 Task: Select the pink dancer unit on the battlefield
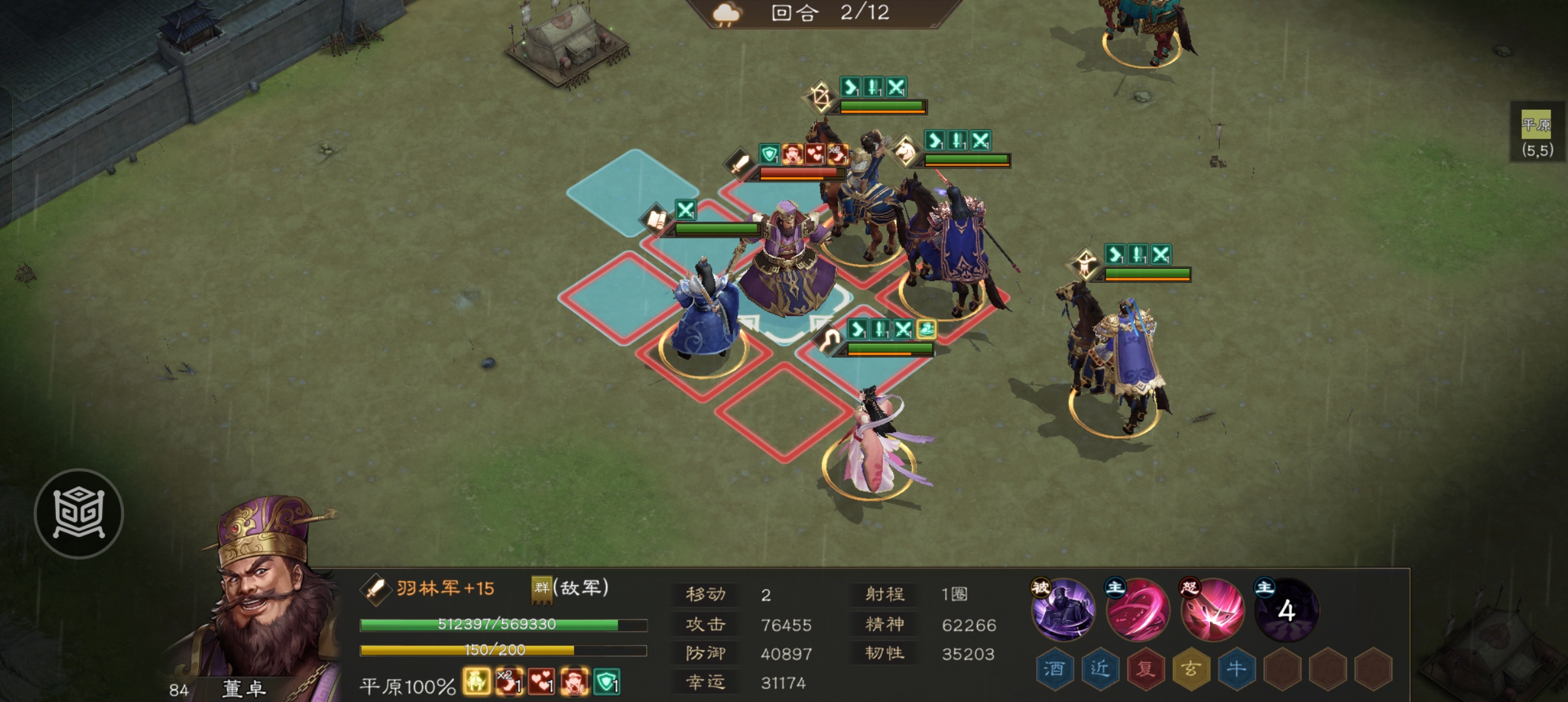tap(870, 448)
